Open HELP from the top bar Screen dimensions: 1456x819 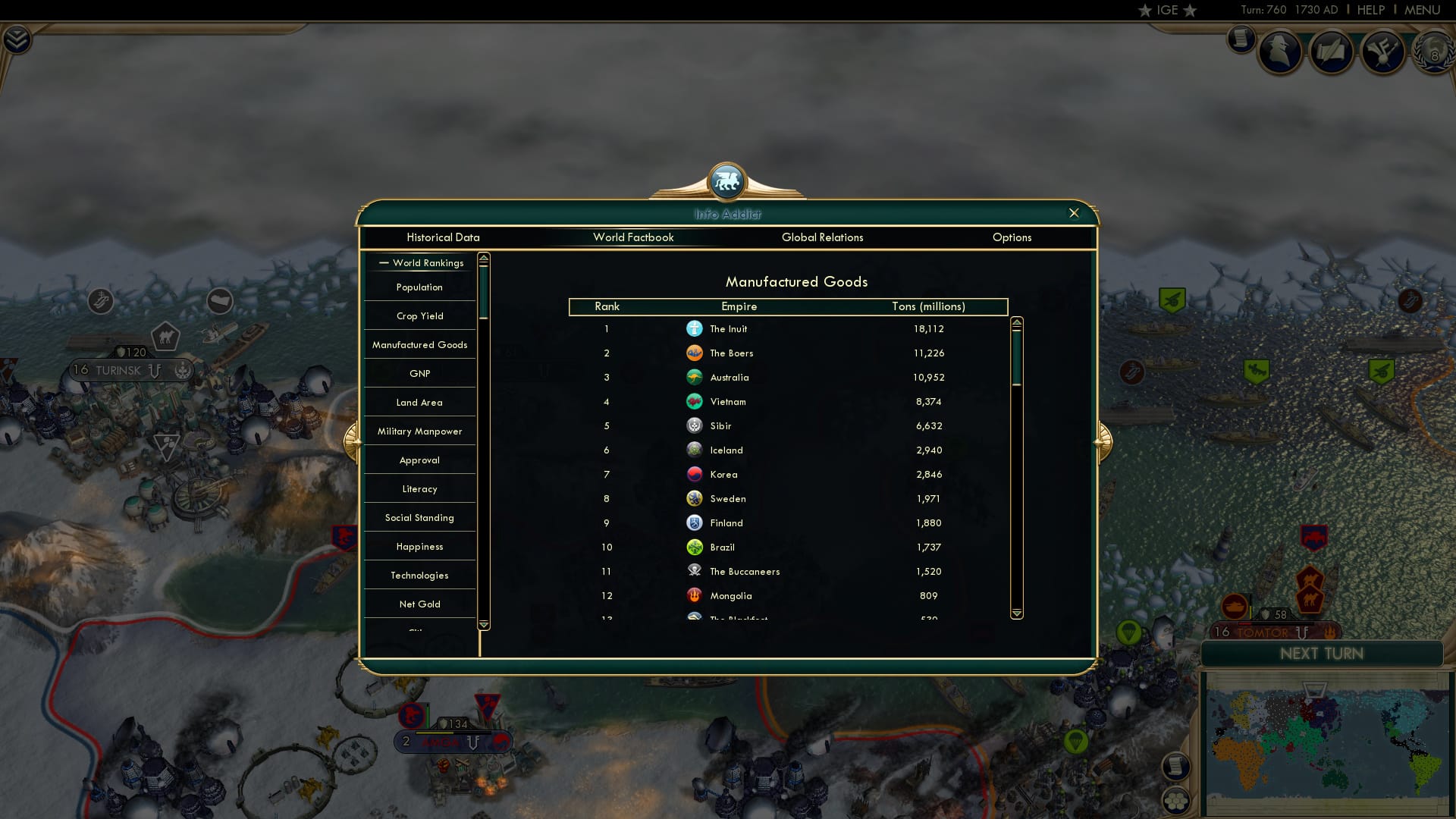point(1370,10)
